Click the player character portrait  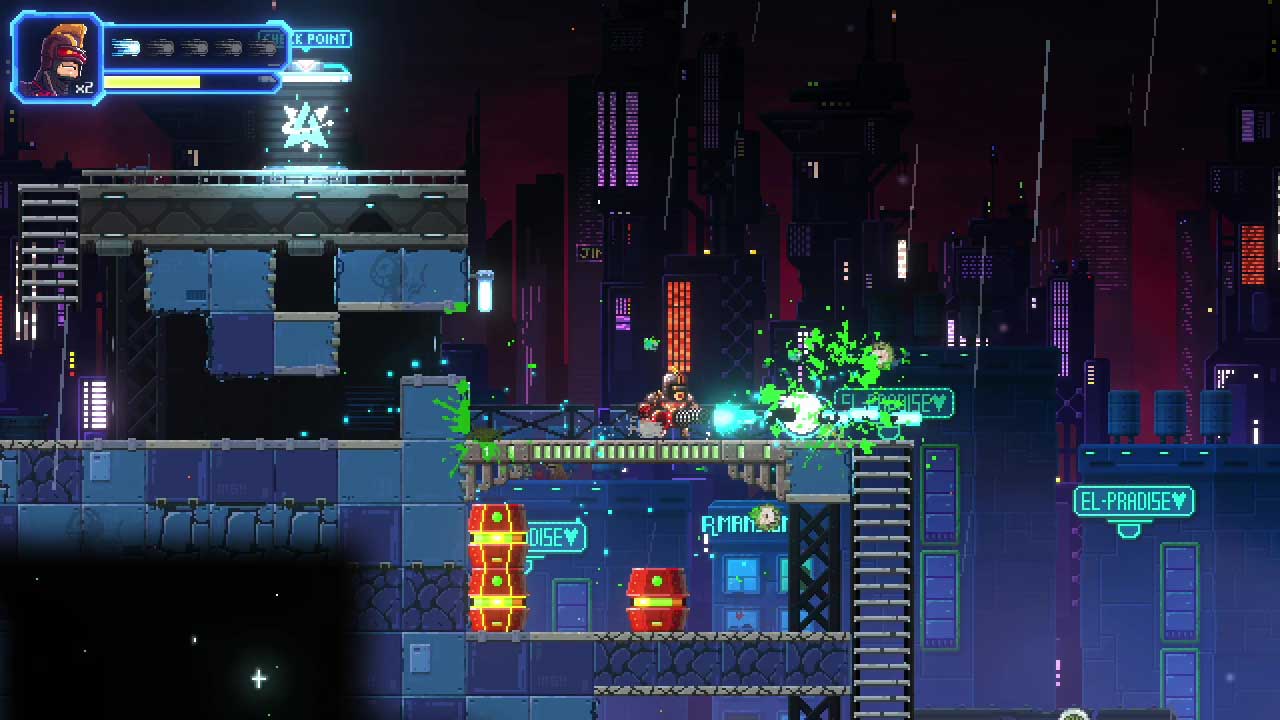pyautogui.click(x=57, y=58)
